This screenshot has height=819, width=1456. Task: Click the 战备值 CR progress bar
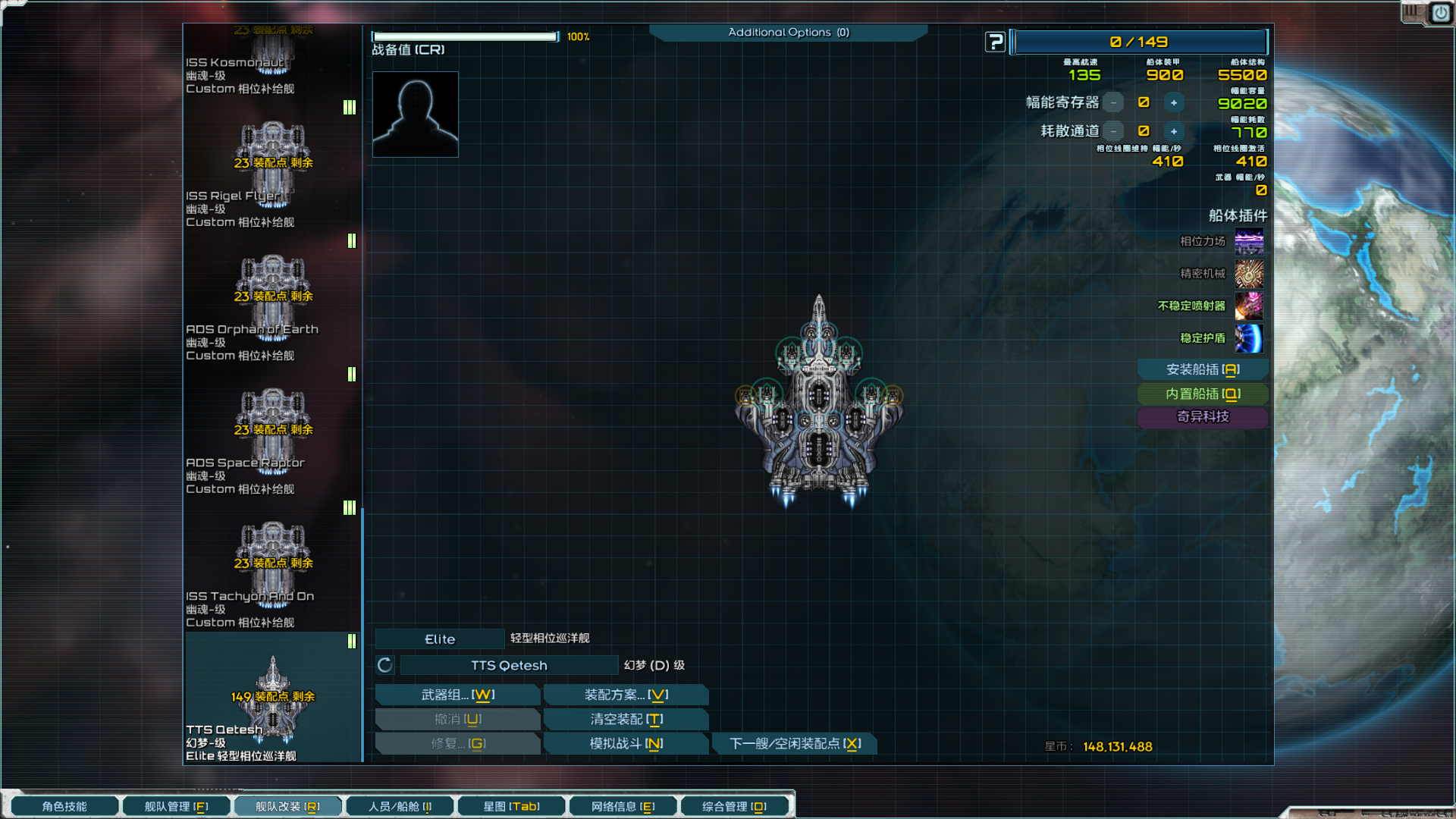464,36
